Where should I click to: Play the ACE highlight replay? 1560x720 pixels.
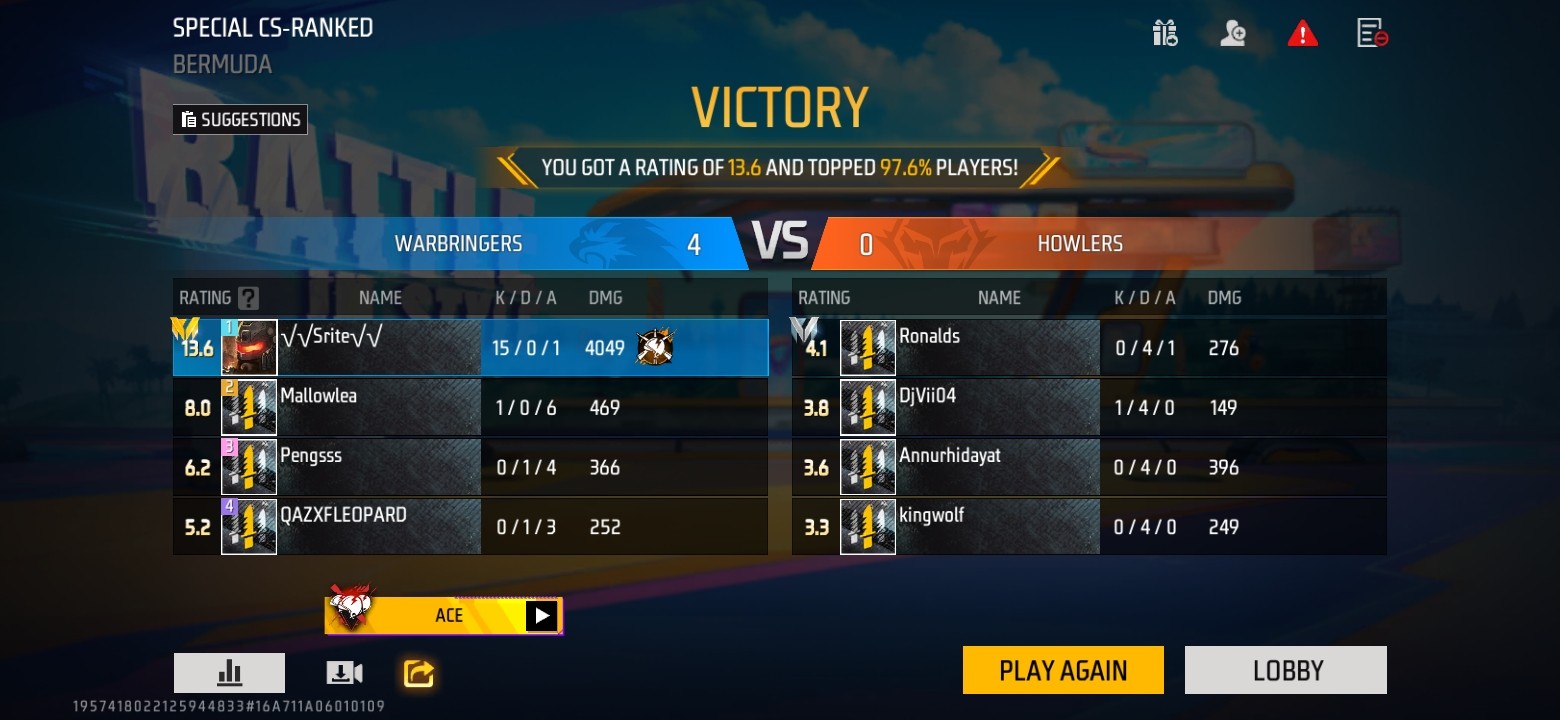pos(541,615)
